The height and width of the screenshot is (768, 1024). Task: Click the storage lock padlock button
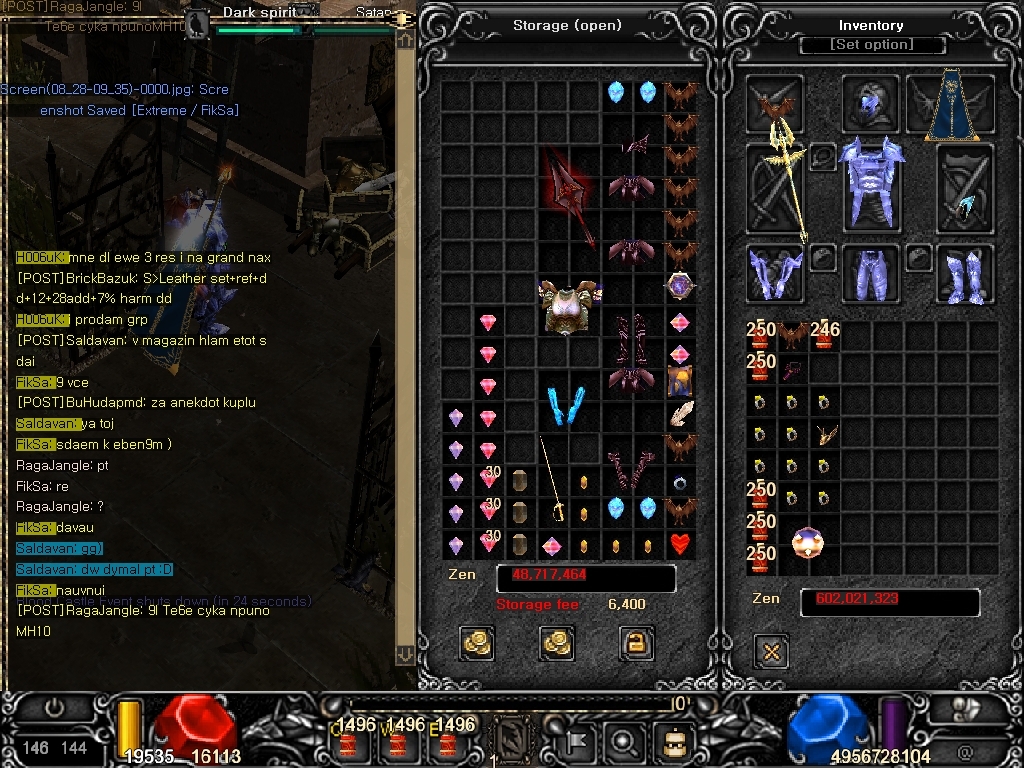[x=637, y=642]
